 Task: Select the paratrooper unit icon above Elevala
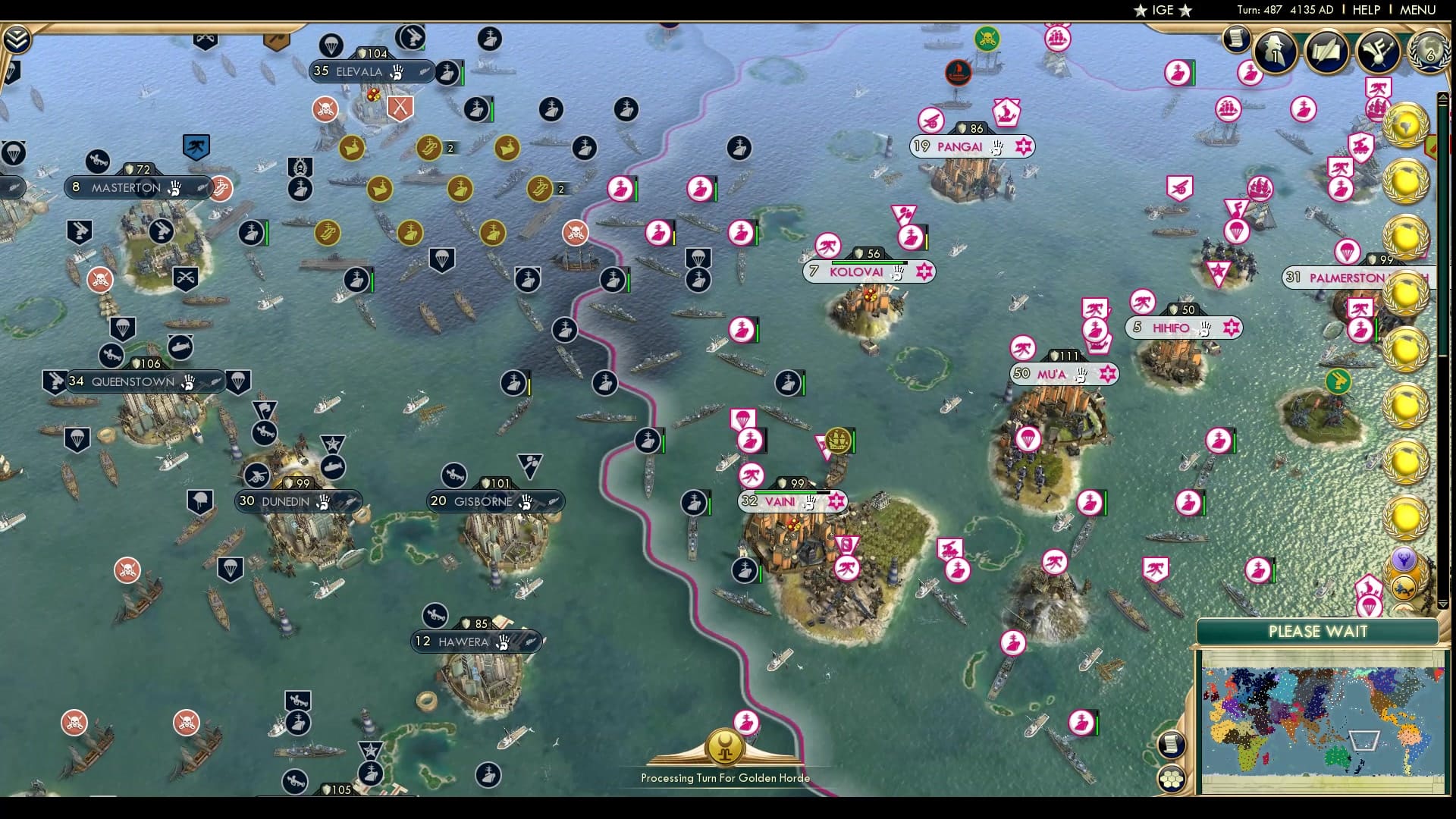point(330,44)
